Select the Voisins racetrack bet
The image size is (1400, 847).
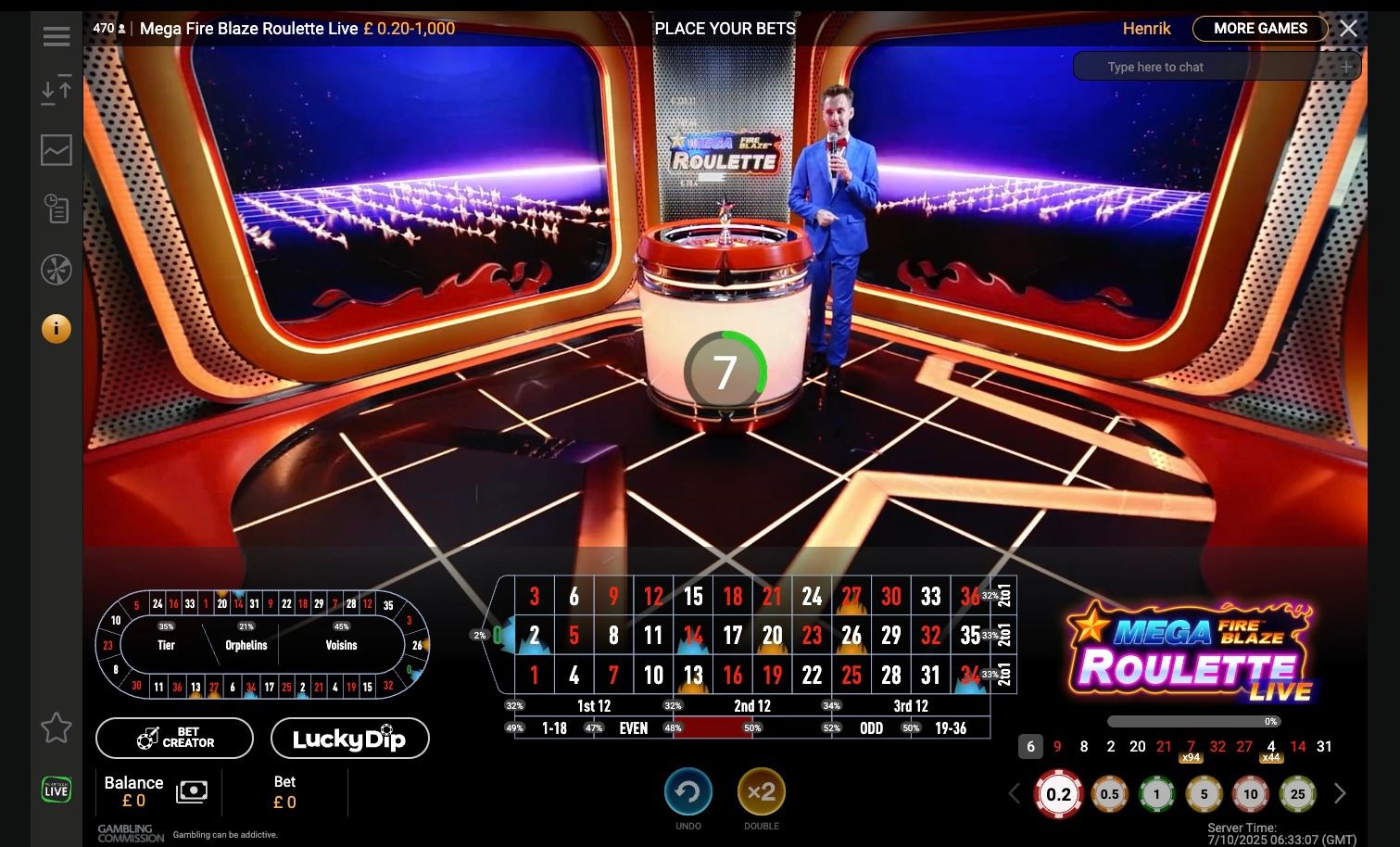(341, 645)
